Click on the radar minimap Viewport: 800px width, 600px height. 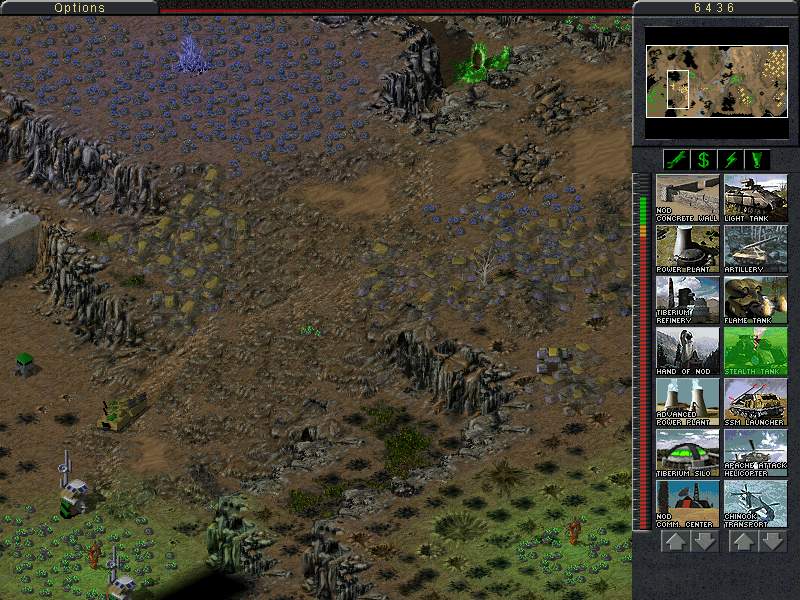click(x=715, y=78)
